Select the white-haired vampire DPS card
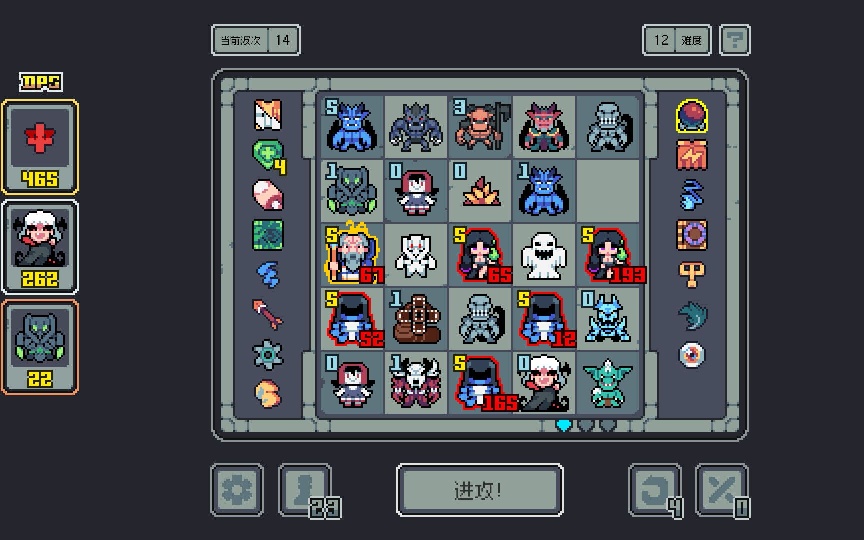This screenshot has width=864, height=540. [x=40, y=245]
